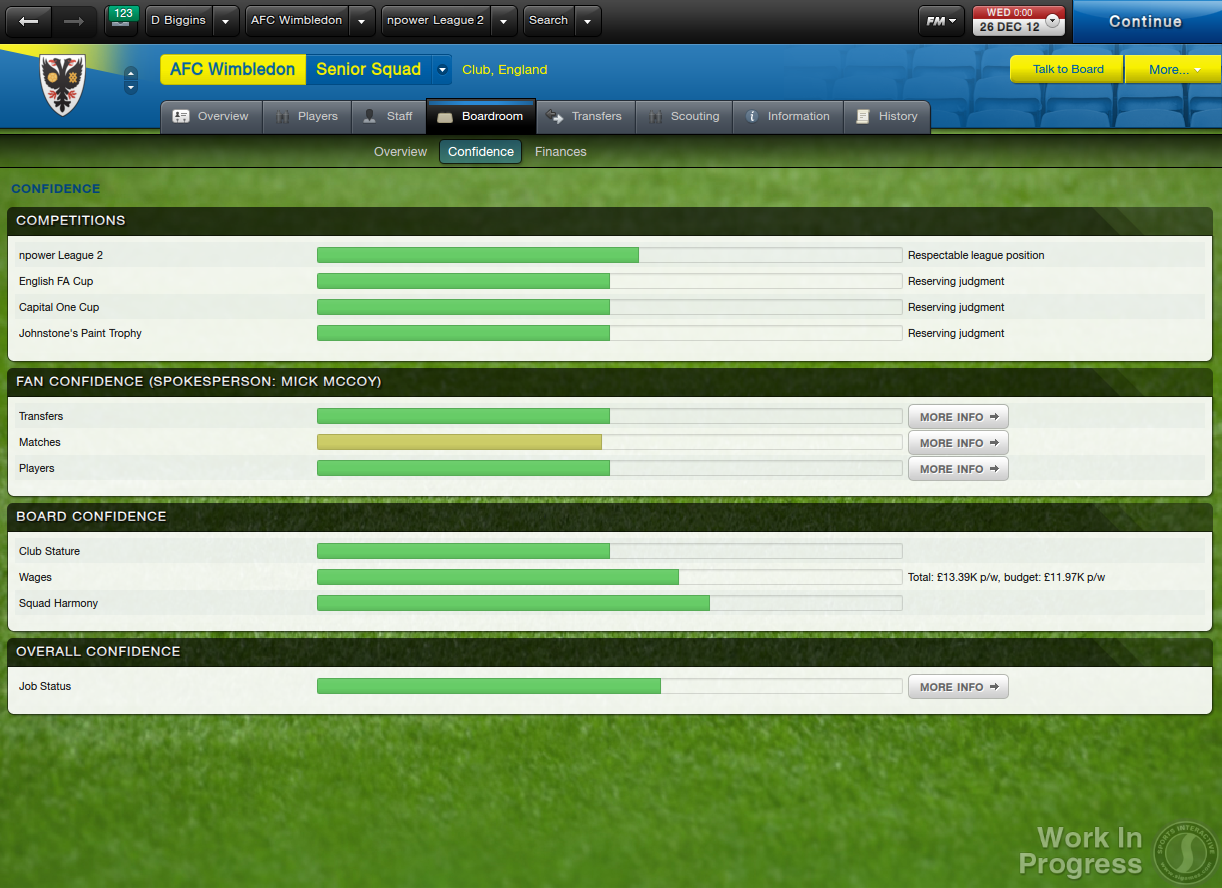Show More Info for fan Transfers confidence
The height and width of the screenshot is (888, 1222).
click(x=958, y=417)
